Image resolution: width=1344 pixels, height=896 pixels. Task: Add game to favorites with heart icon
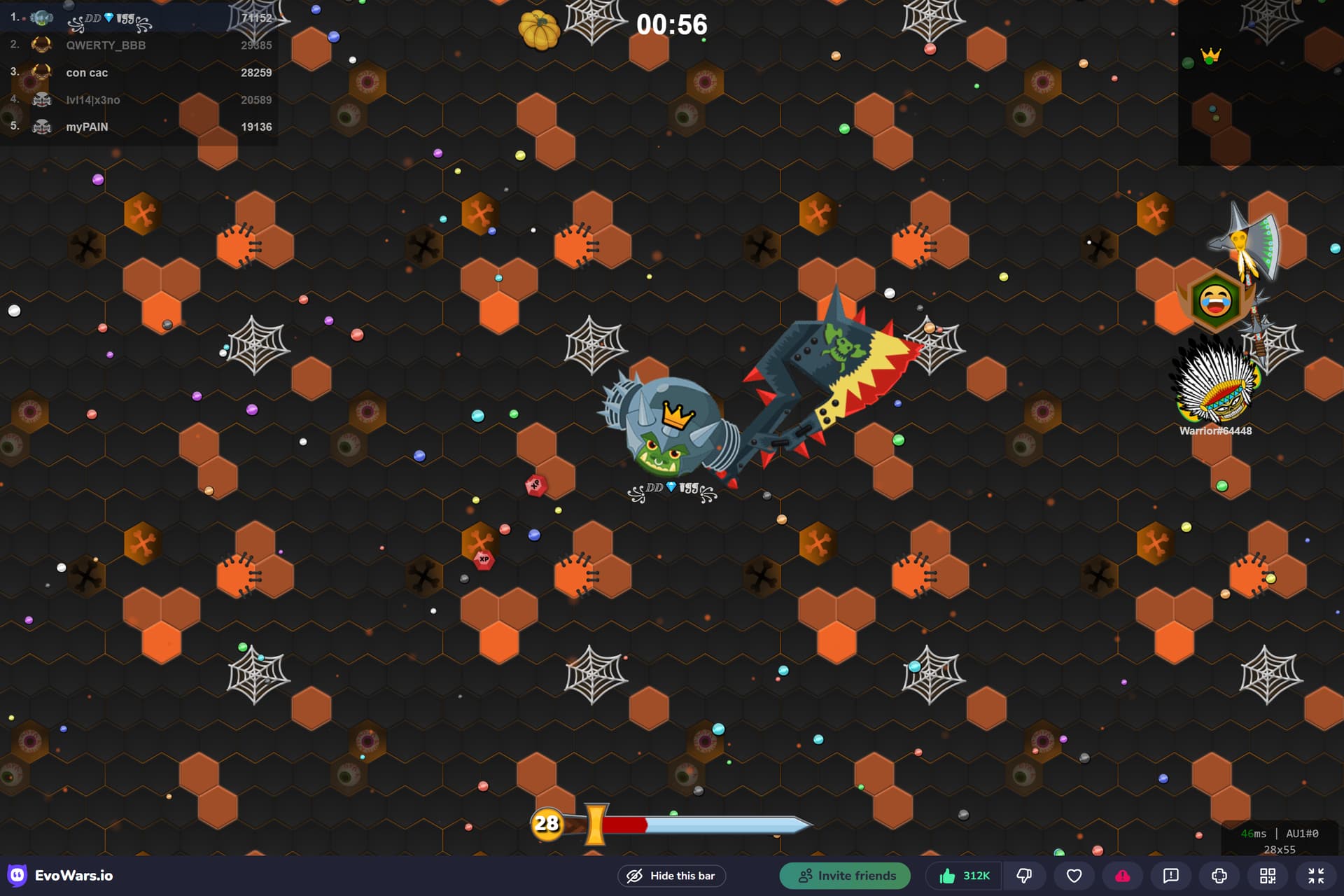[1074, 876]
